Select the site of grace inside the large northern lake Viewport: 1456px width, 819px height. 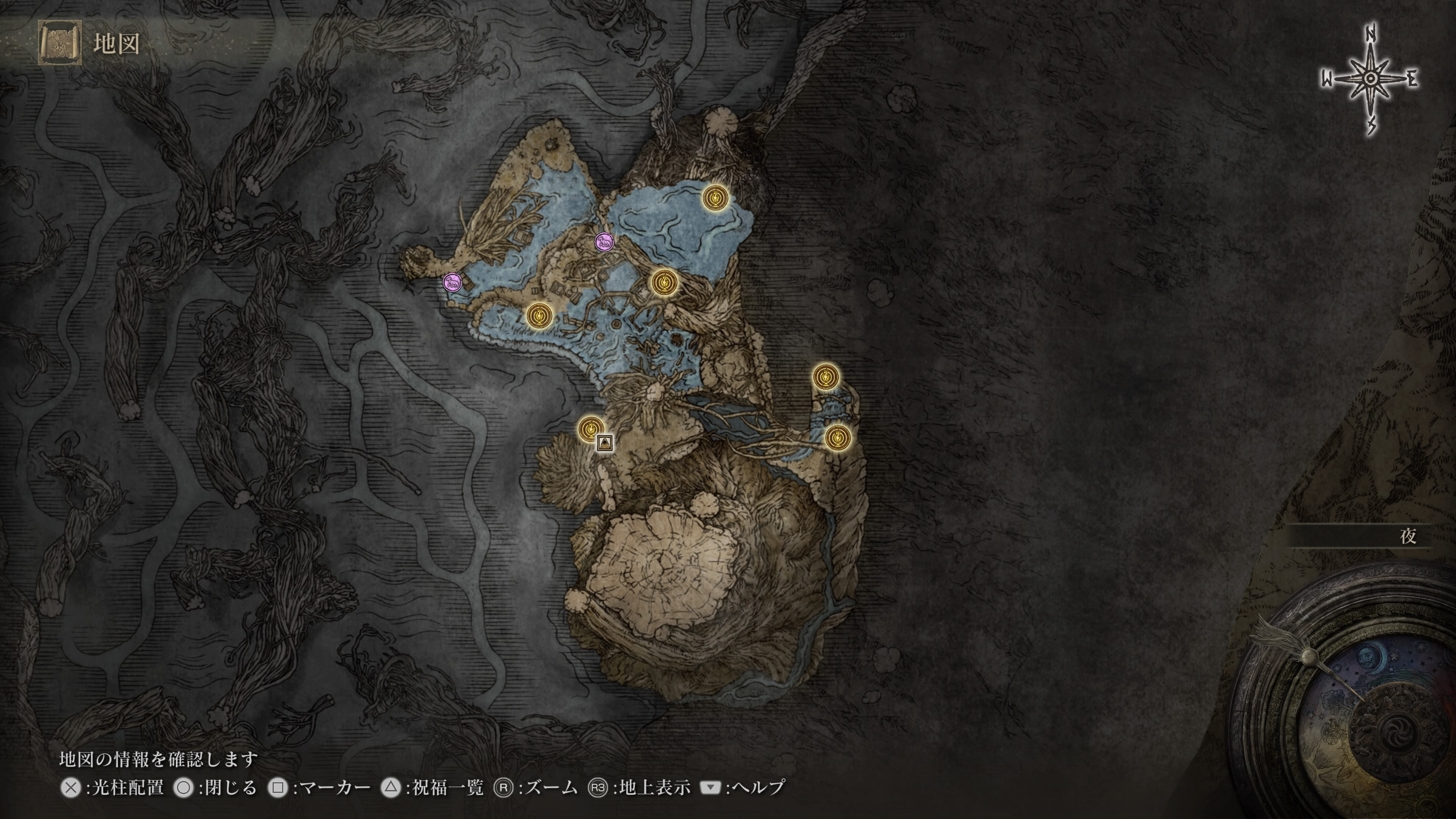coord(714,198)
